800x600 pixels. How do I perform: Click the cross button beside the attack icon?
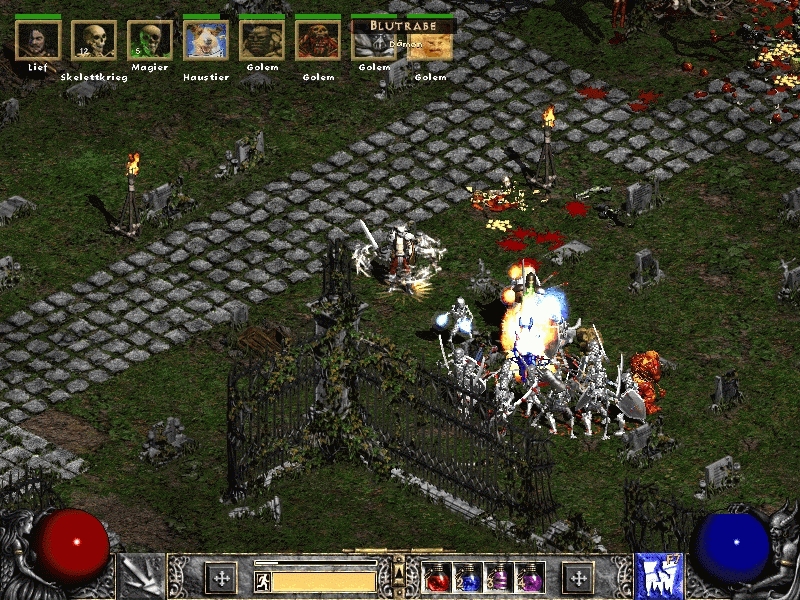coord(220,578)
